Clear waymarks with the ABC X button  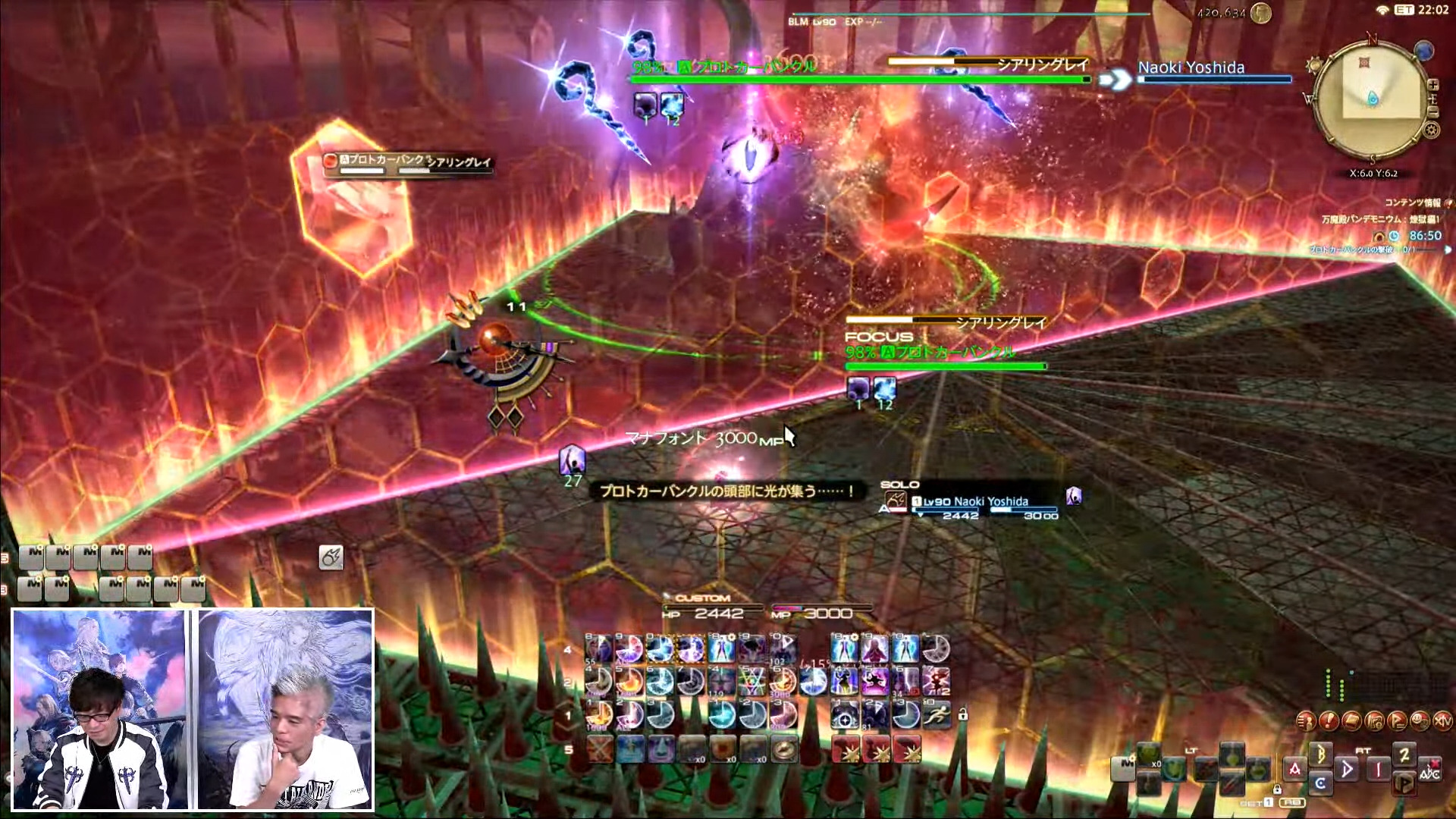[x=1429, y=770]
